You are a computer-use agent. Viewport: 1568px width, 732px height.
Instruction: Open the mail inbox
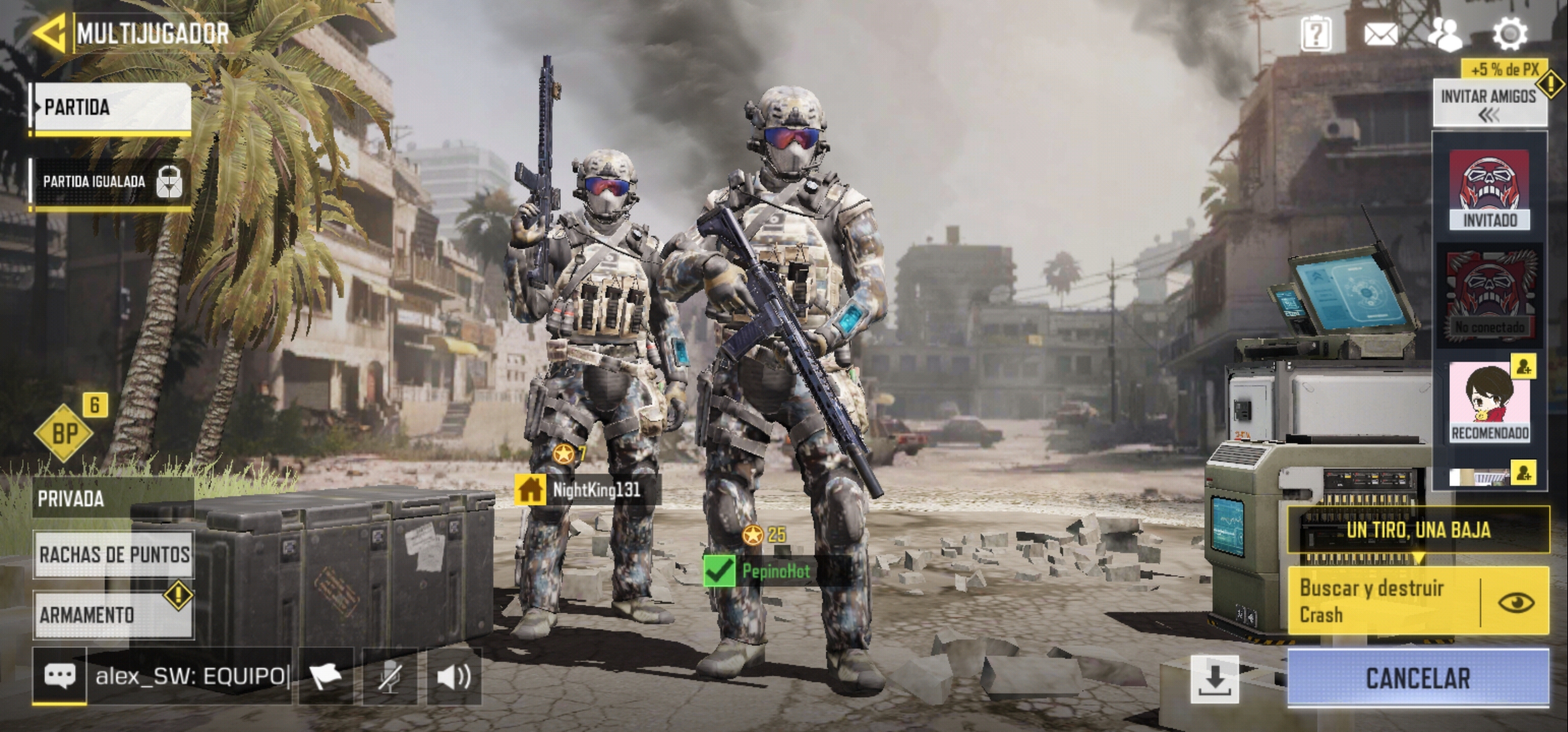(1380, 34)
